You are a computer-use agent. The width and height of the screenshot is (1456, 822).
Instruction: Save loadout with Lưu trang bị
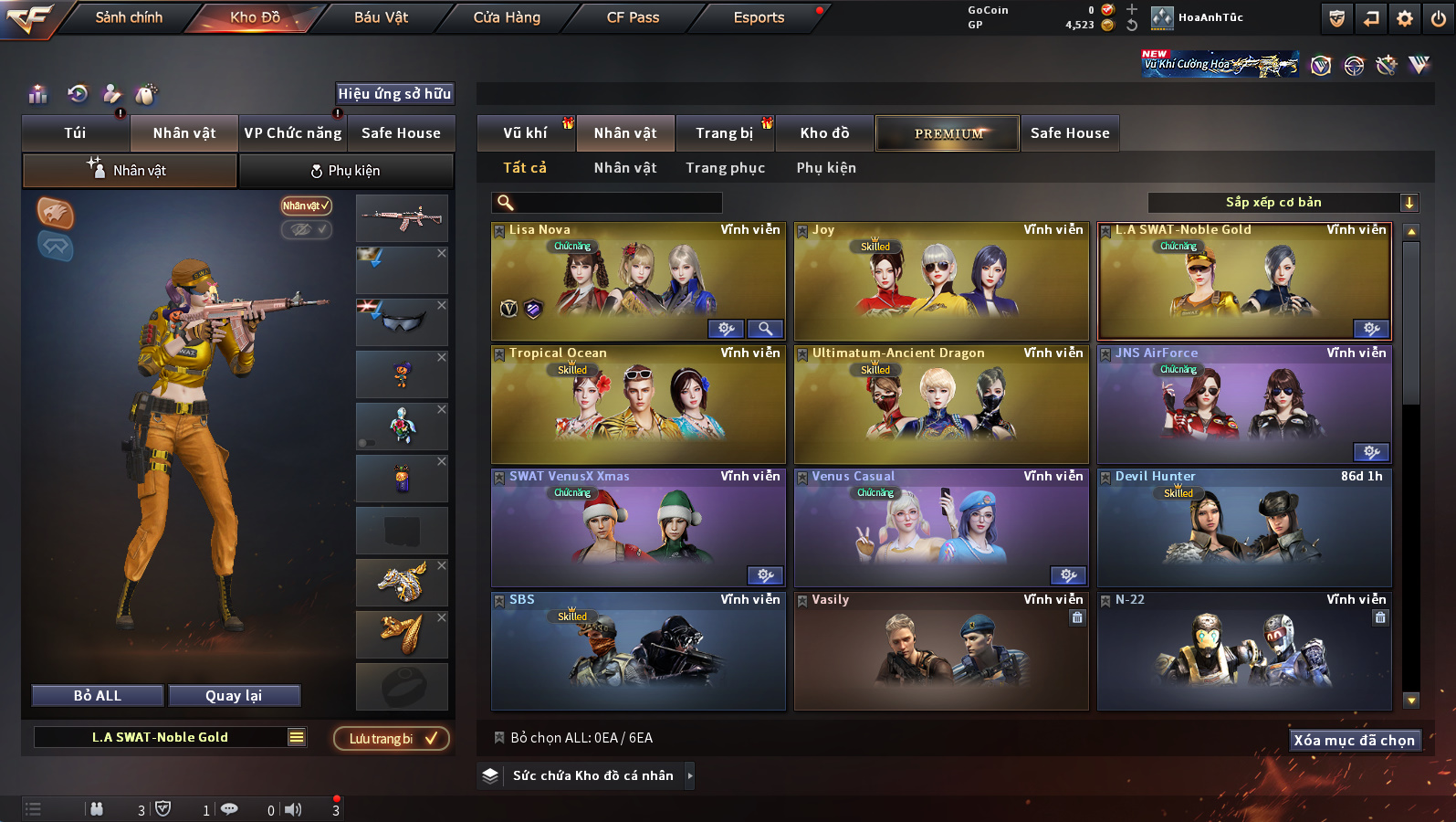click(x=391, y=738)
